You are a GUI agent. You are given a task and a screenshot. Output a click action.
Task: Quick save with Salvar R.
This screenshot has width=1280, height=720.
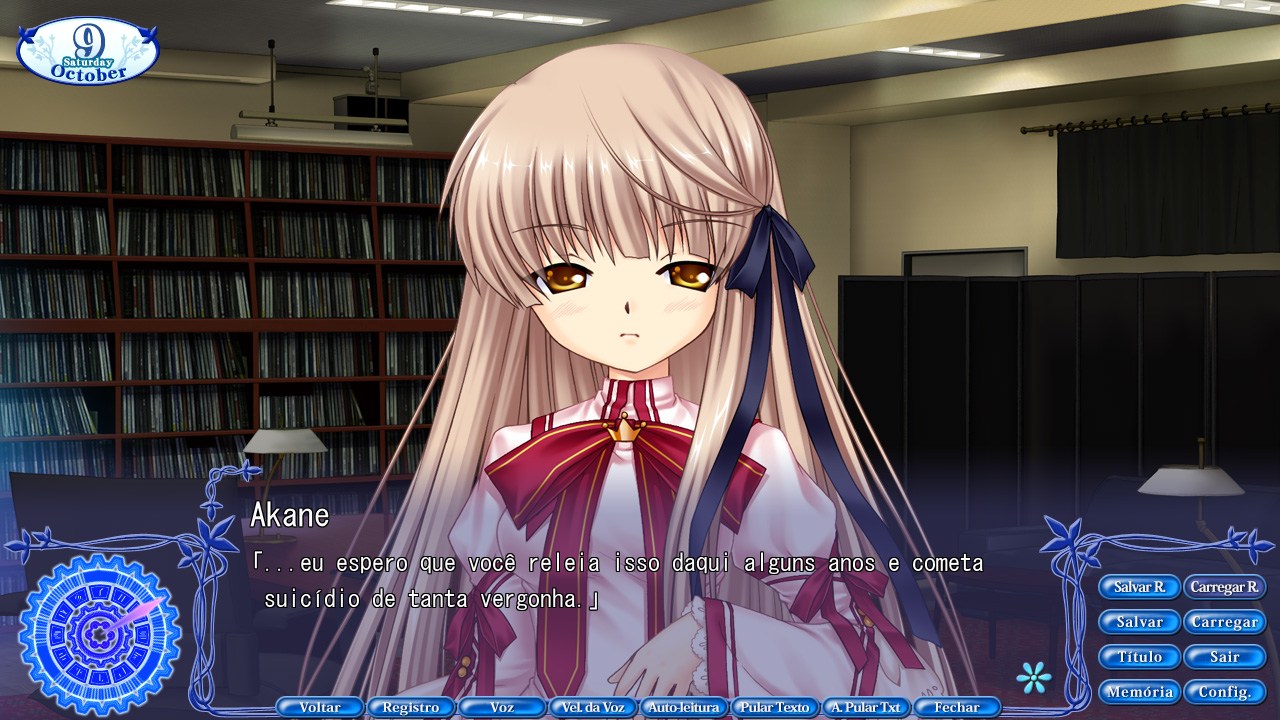[1139, 587]
